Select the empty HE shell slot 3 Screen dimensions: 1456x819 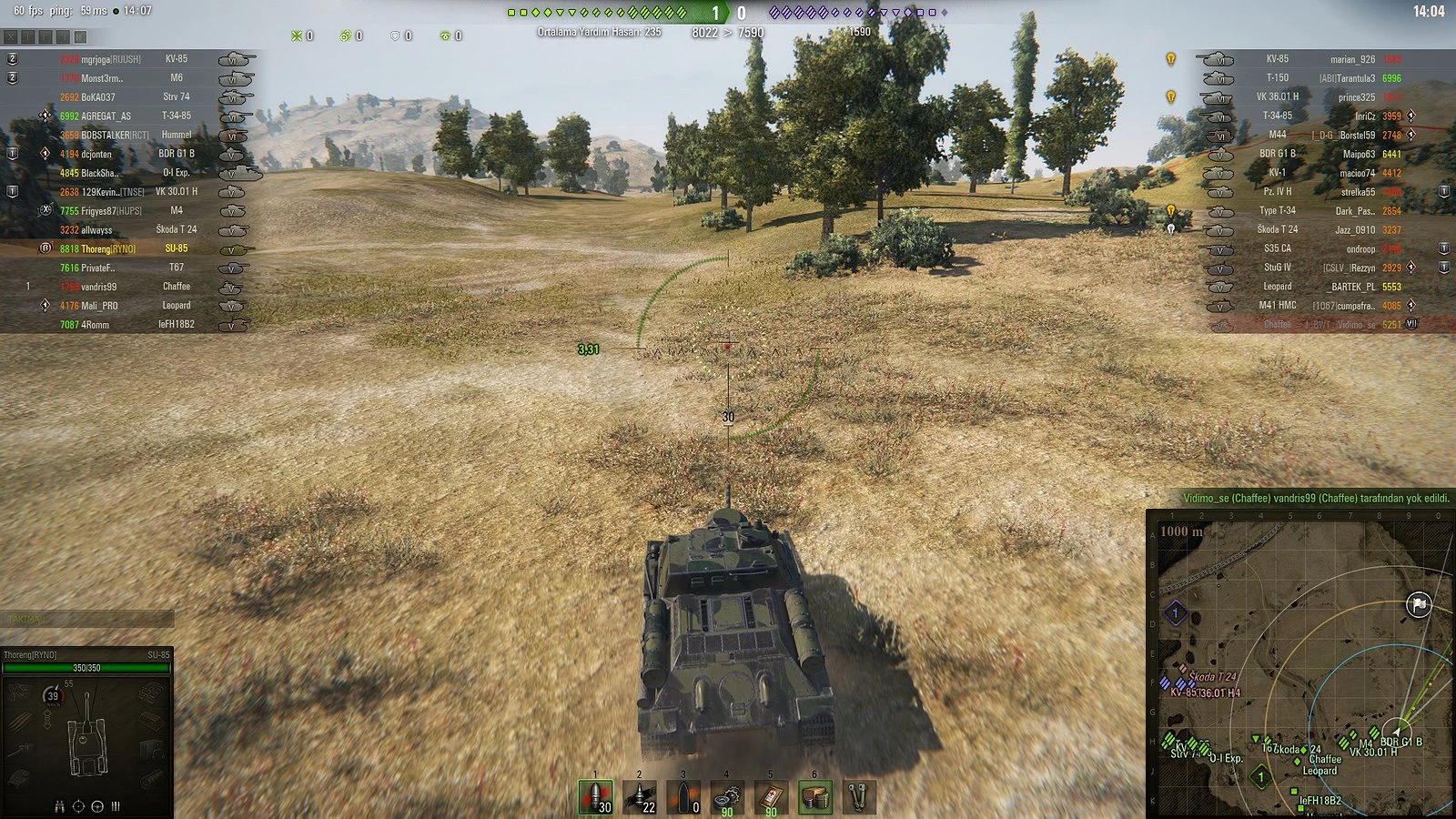[683, 794]
